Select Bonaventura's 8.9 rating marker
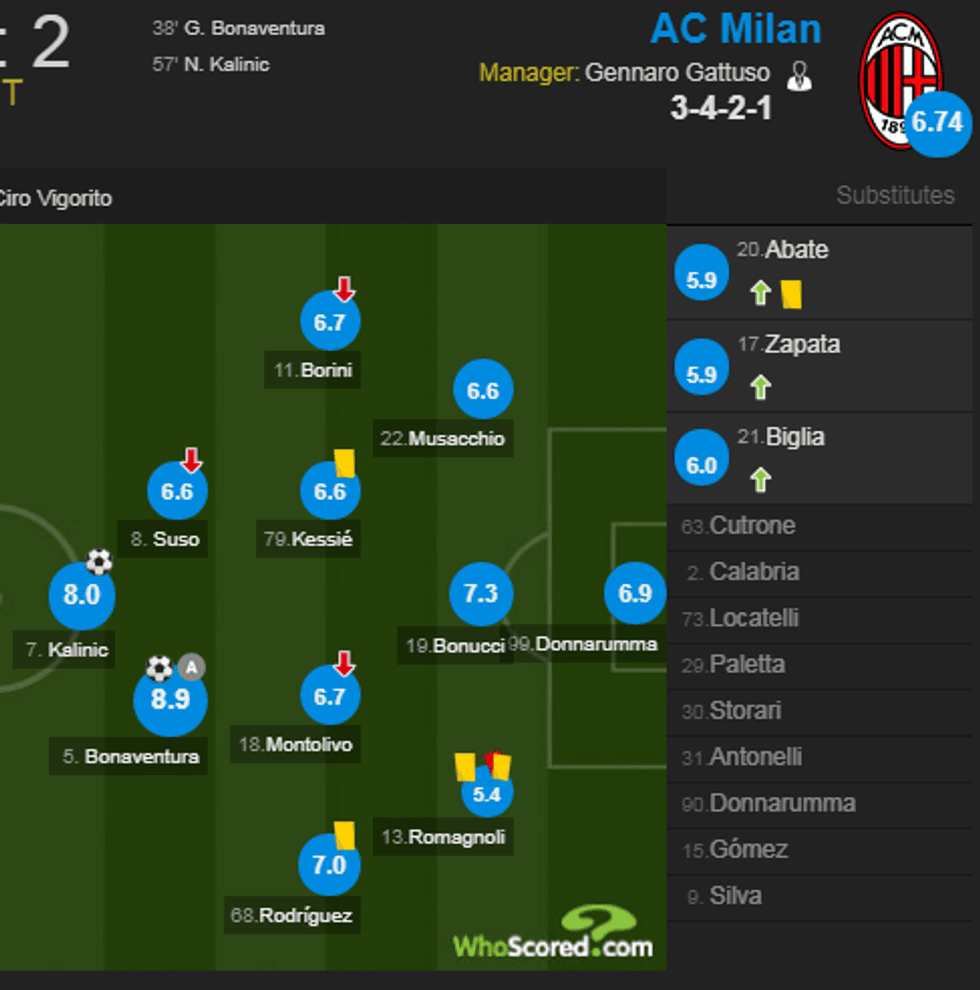Viewport: 980px width, 990px height. (170, 699)
